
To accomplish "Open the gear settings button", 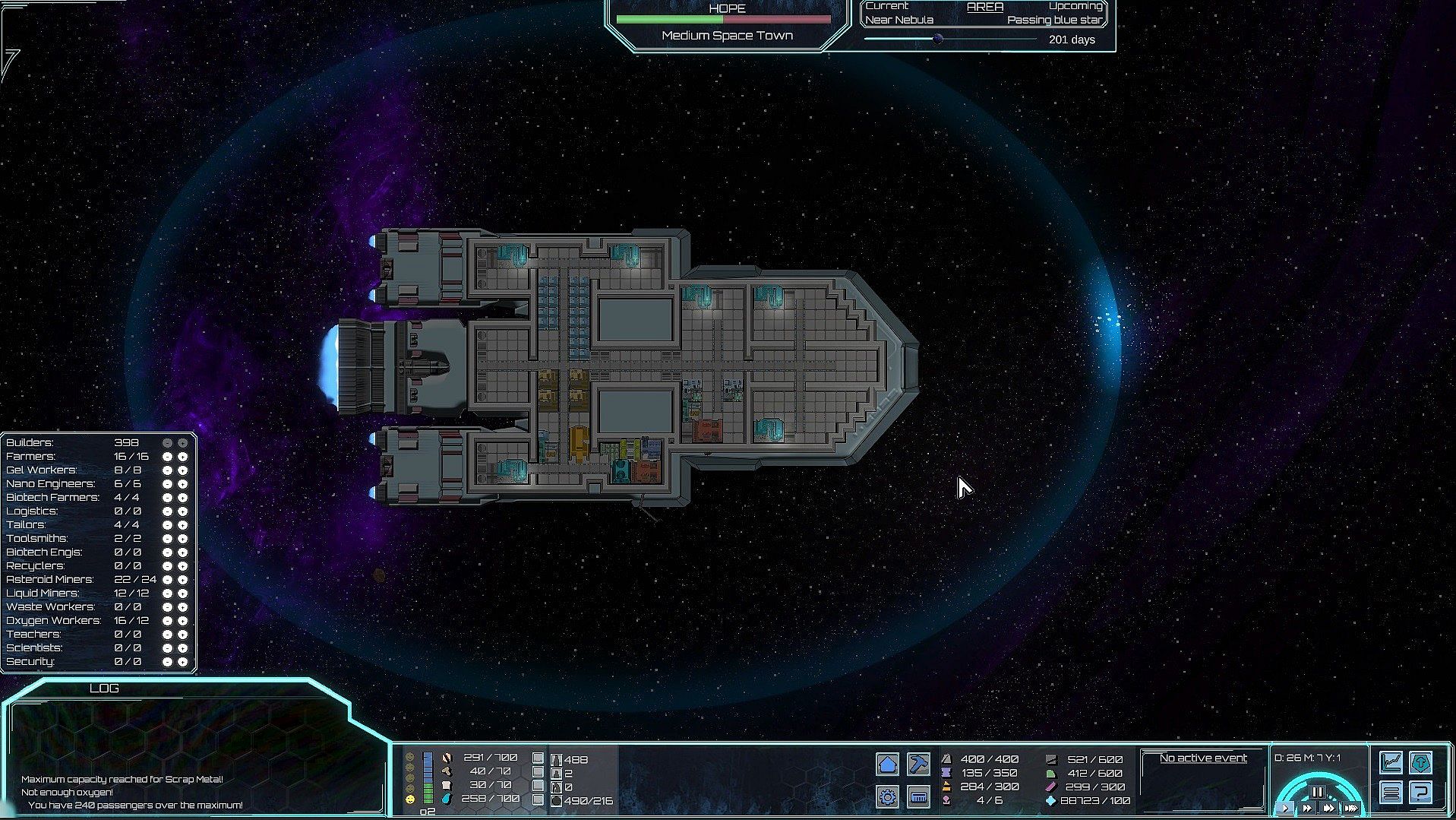I will (x=887, y=796).
